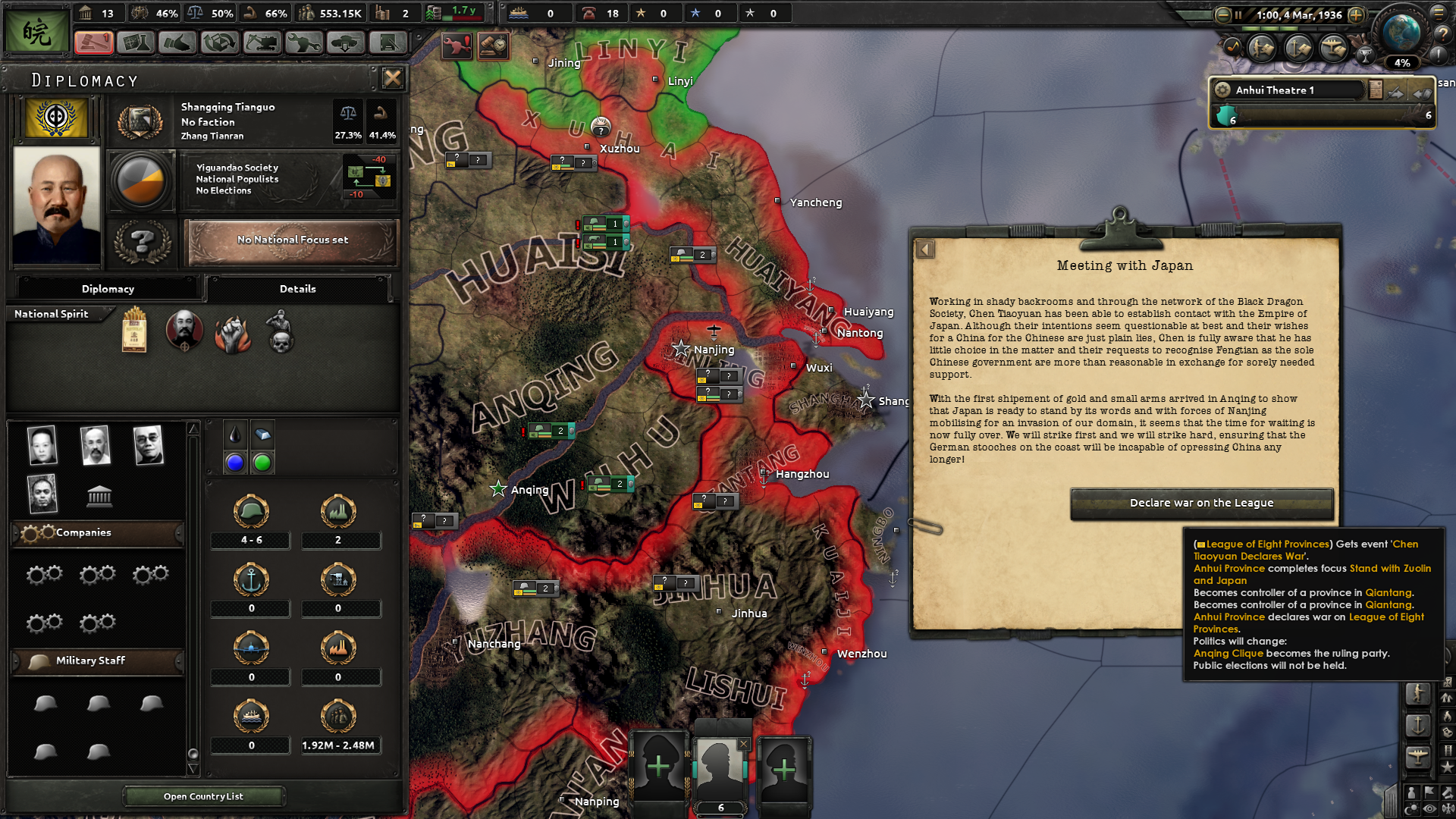
Task: Declare war on the League
Action: tap(1201, 504)
